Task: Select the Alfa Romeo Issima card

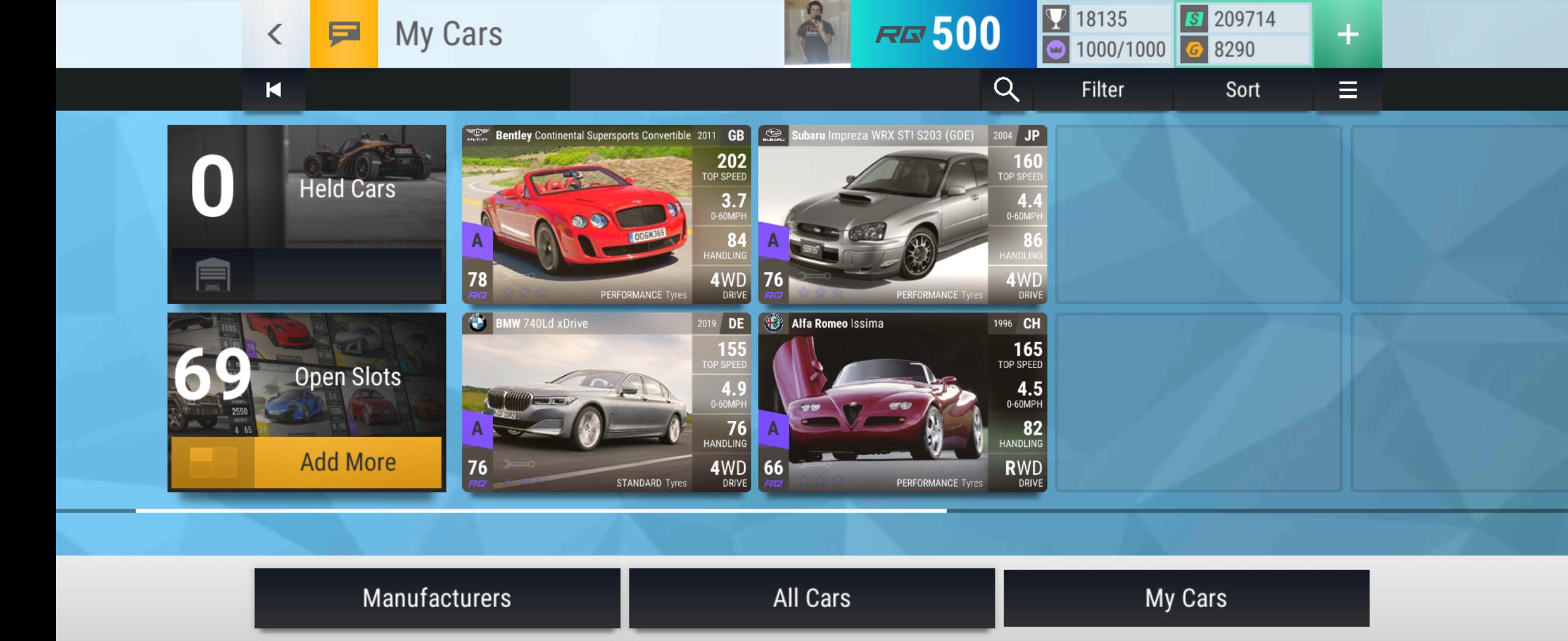Action: 901,401
